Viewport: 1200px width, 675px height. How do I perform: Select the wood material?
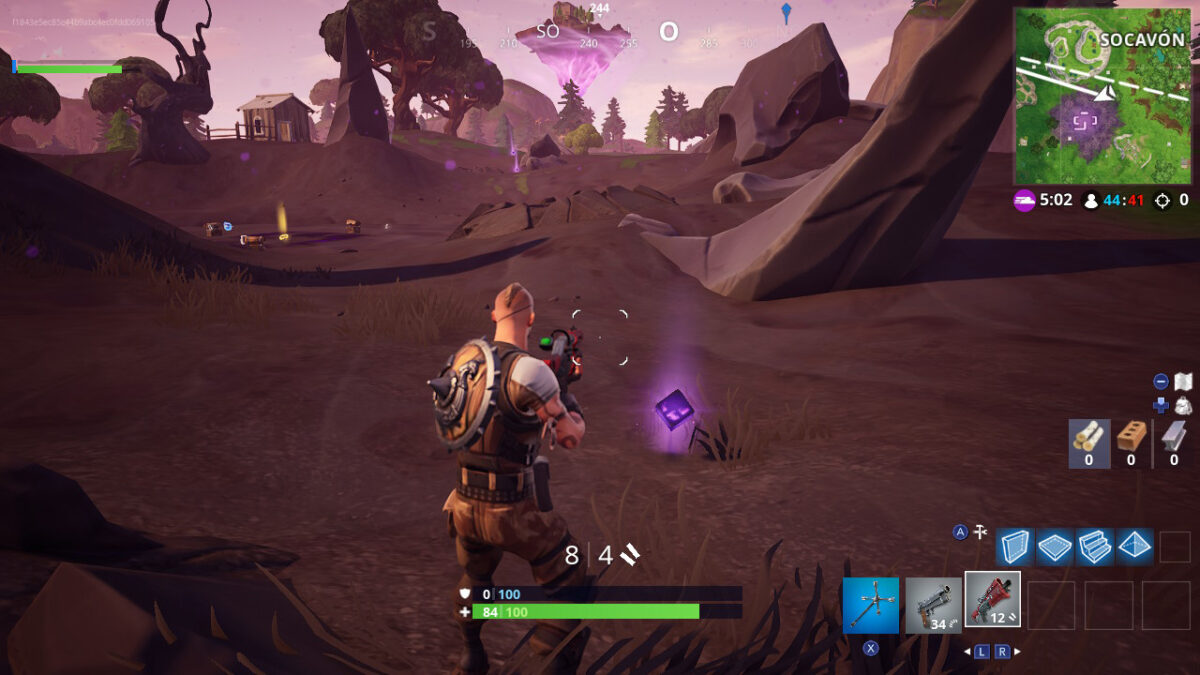click(x=1089, y=442)
